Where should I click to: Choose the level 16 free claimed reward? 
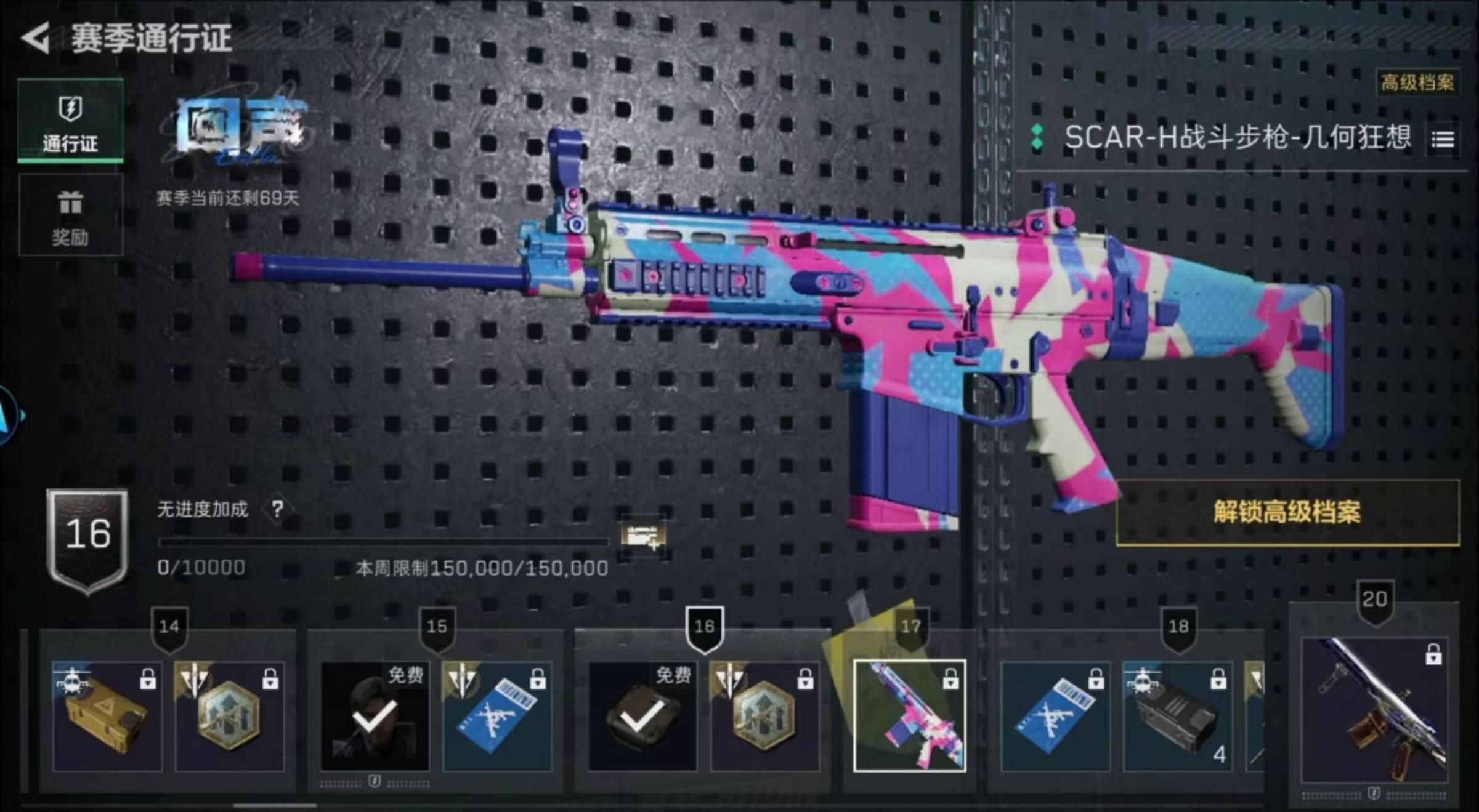click(x=642, y=716)
